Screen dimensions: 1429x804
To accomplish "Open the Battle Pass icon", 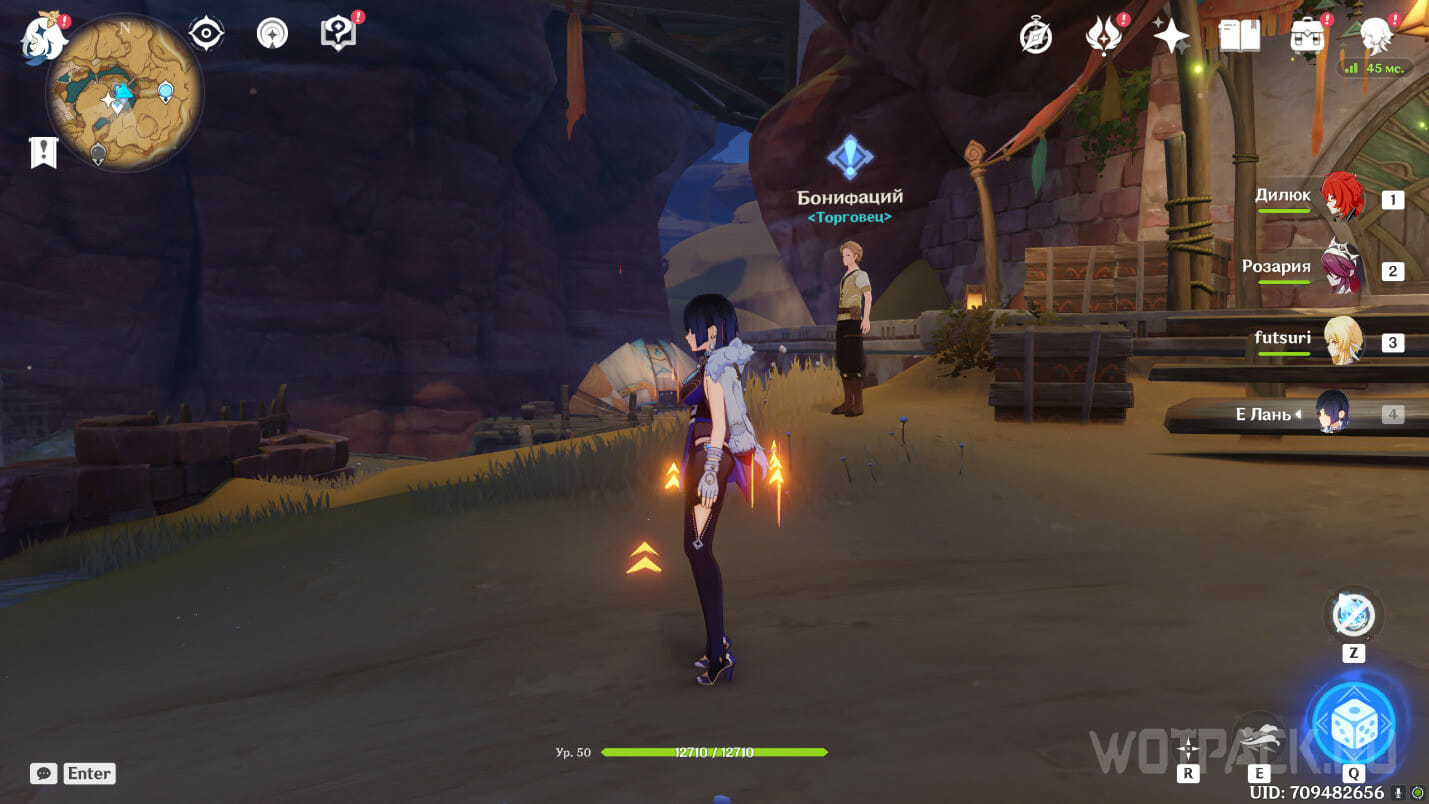I will (x=1102, y=36).
